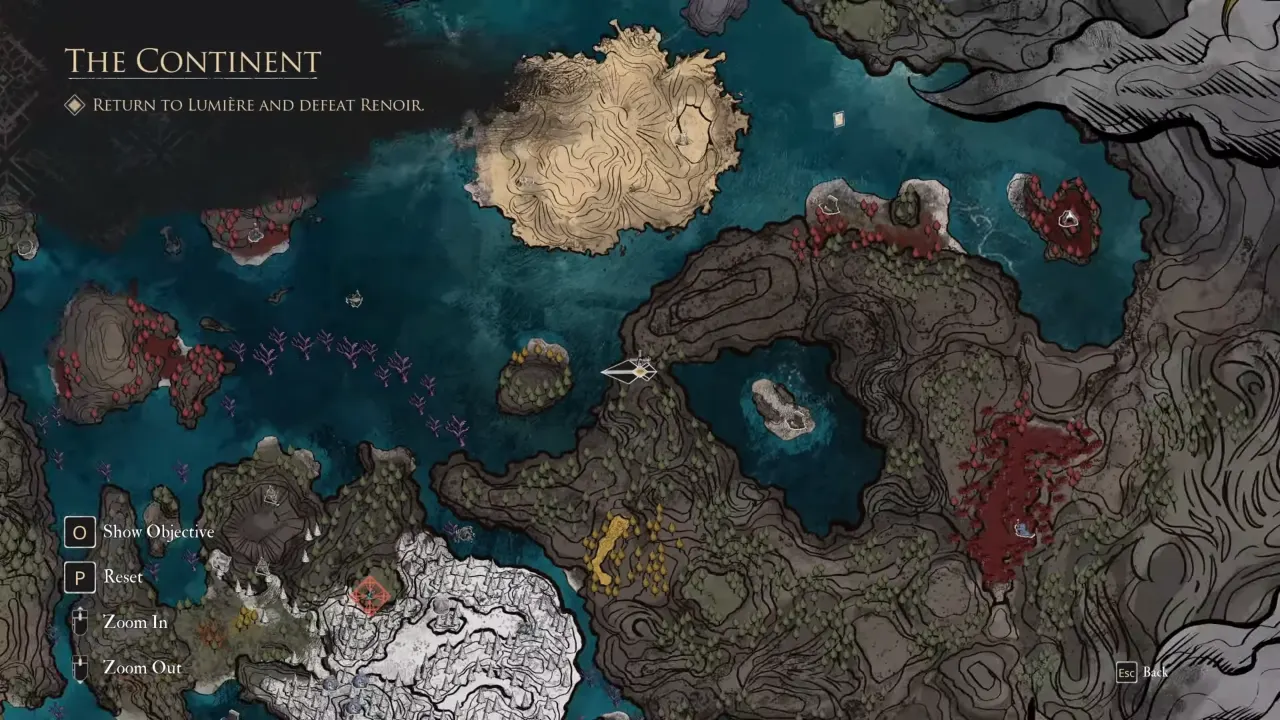Click the mouse-wheel Zoom In icon
1280x720 pixels.
pyautogui.click(x=80, y=622)
